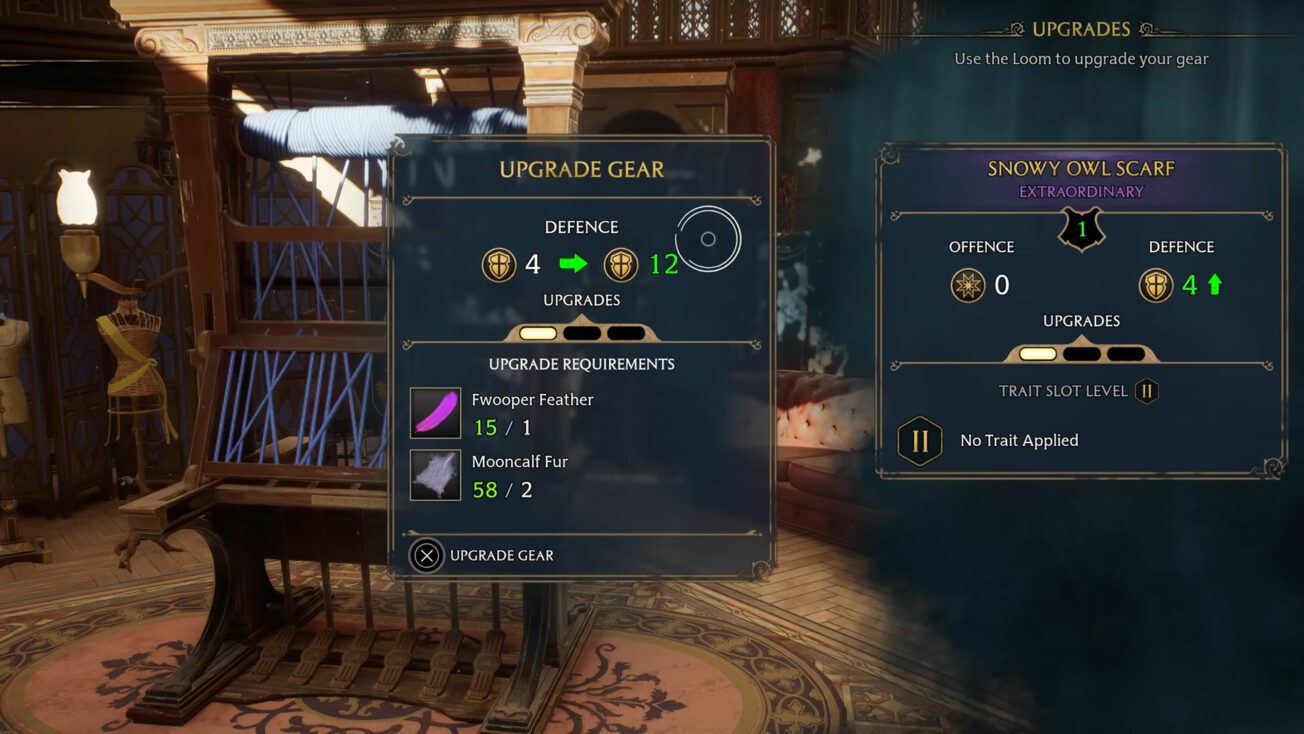Click the third upgrade pip on the scarf panel
This screenshot has width=1304, height=734.
[x=1127, y=352]
